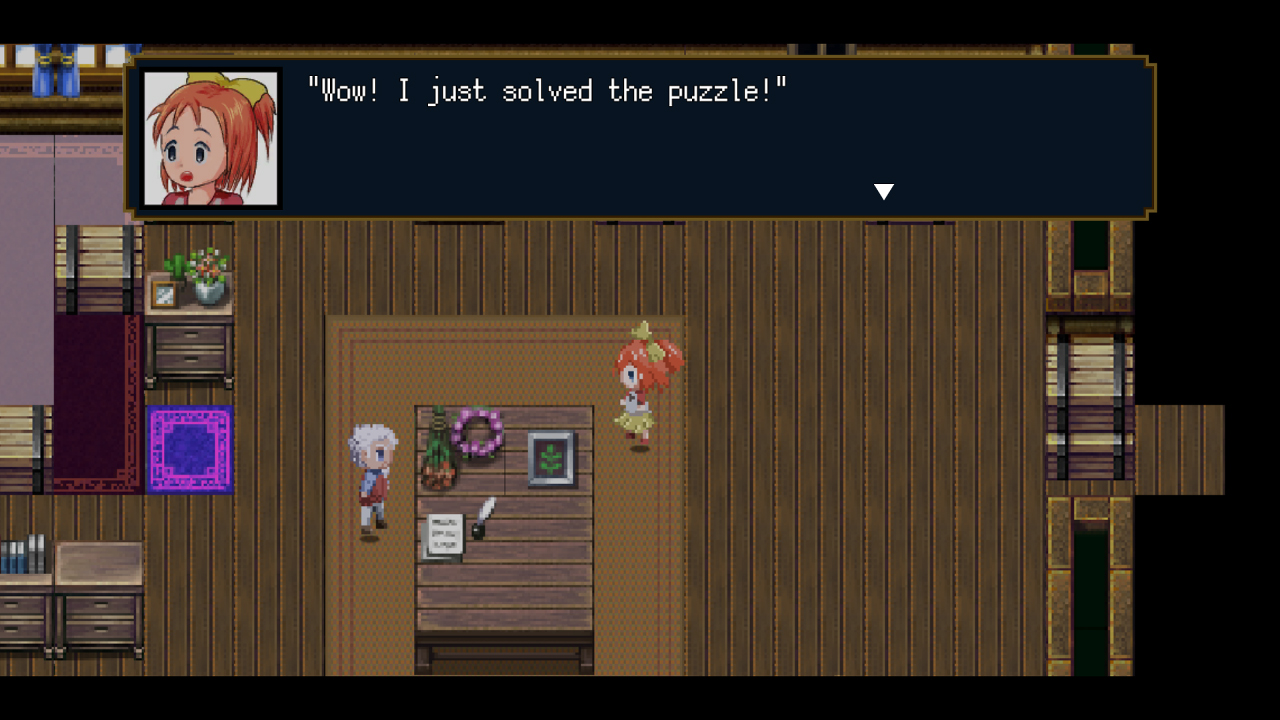1280x720 pixels.
Task: Click the glowing purple rug
Action: coord(190,448)
